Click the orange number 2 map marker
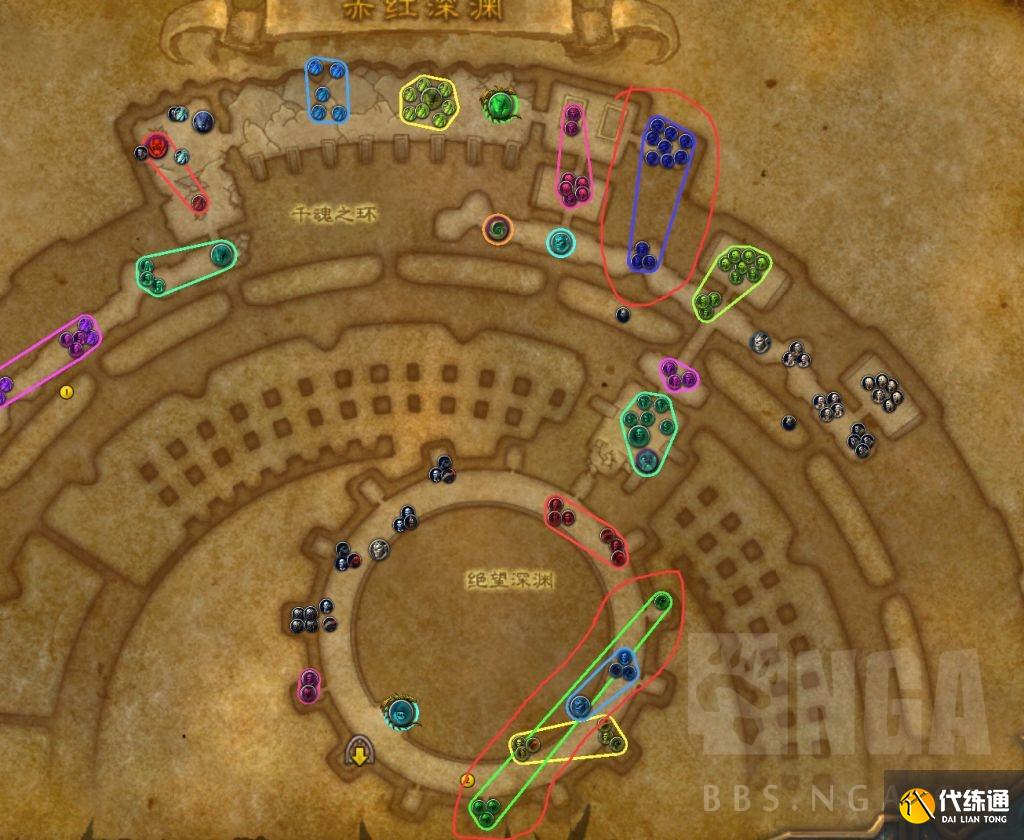 [465, 780]
